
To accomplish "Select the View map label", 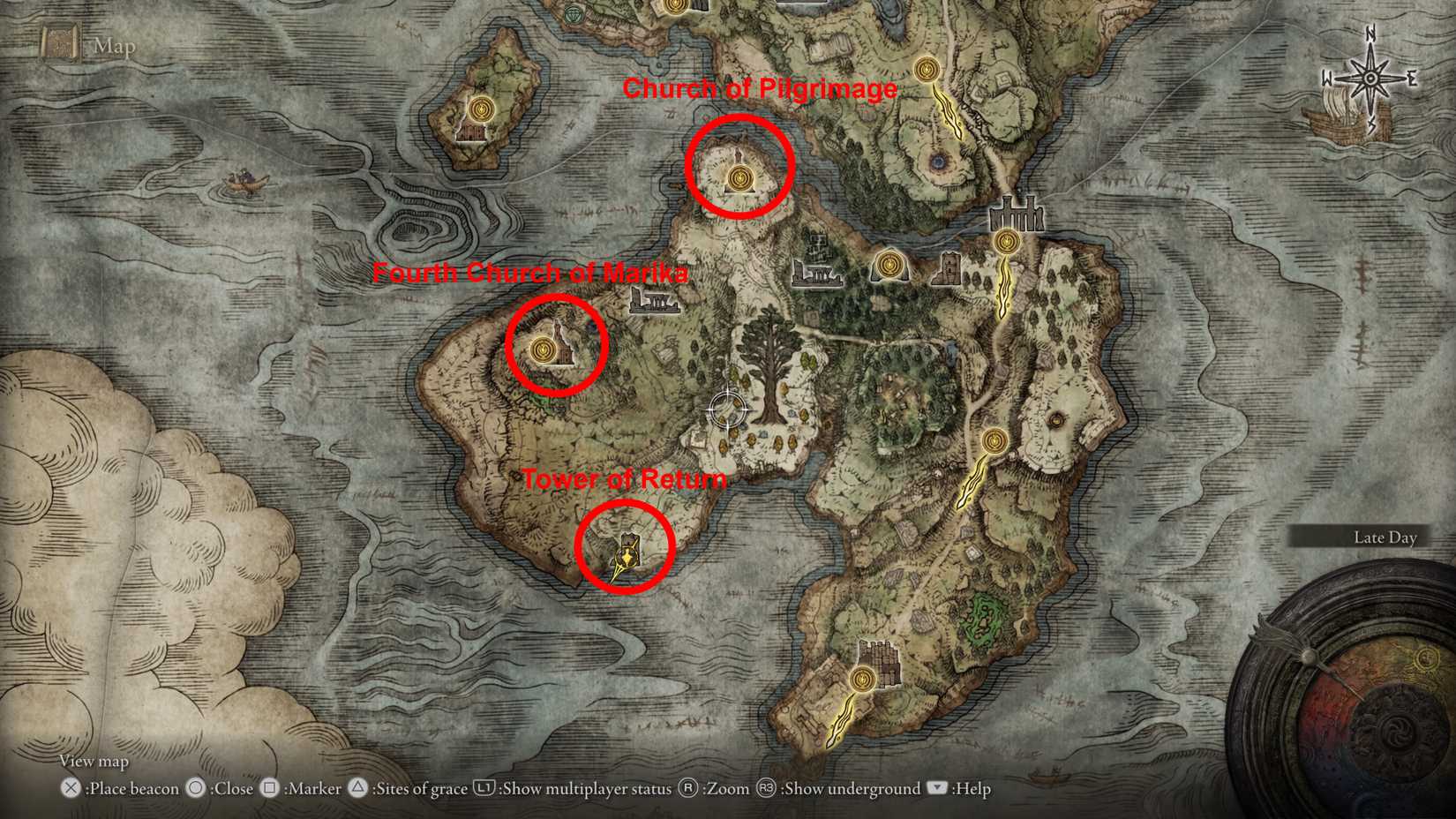I will (x=92, y=761).
